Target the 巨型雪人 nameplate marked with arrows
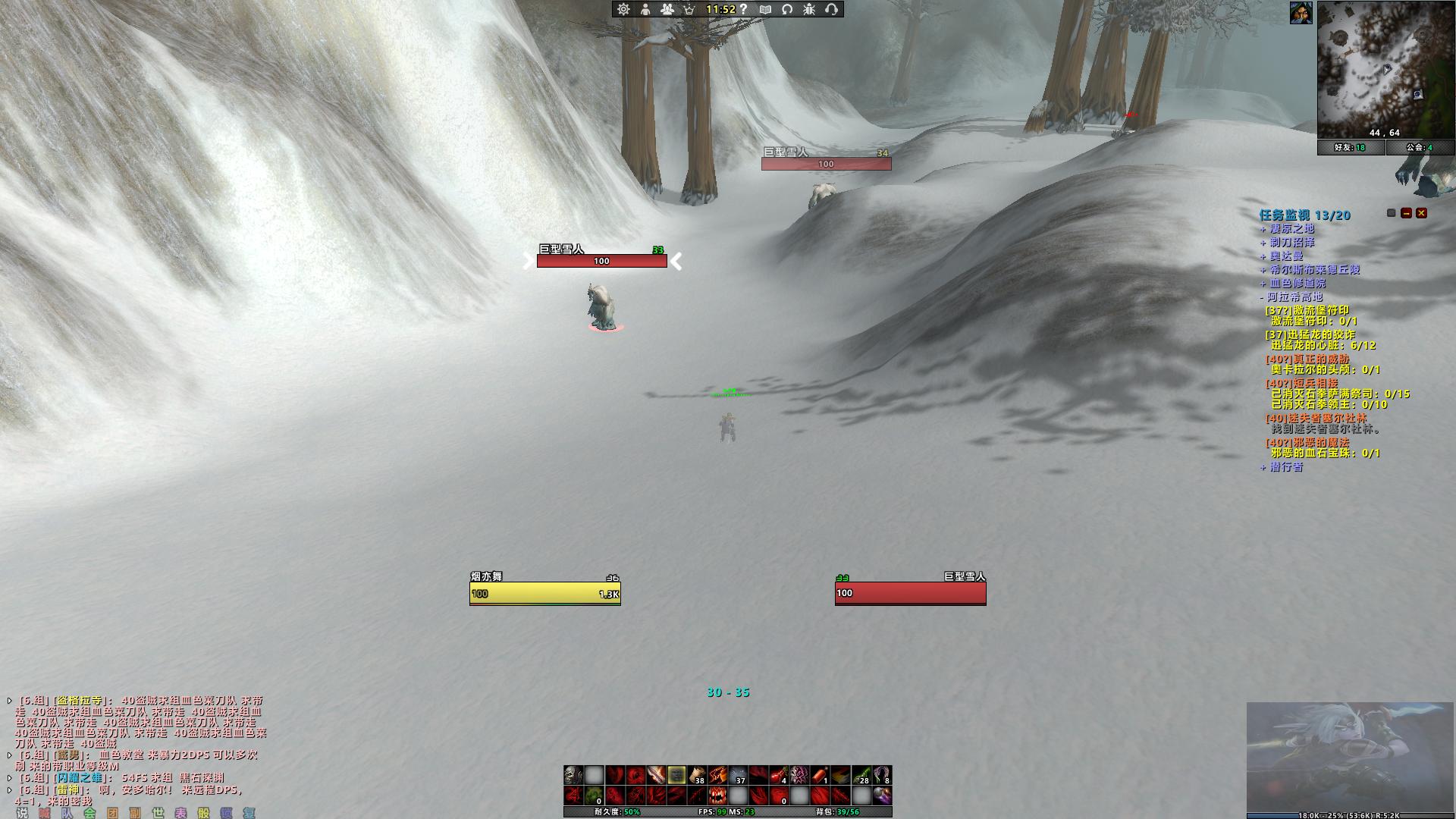The width and height of the screenshot is (1456, 819). pyautogui.click(x=602, y=261)
